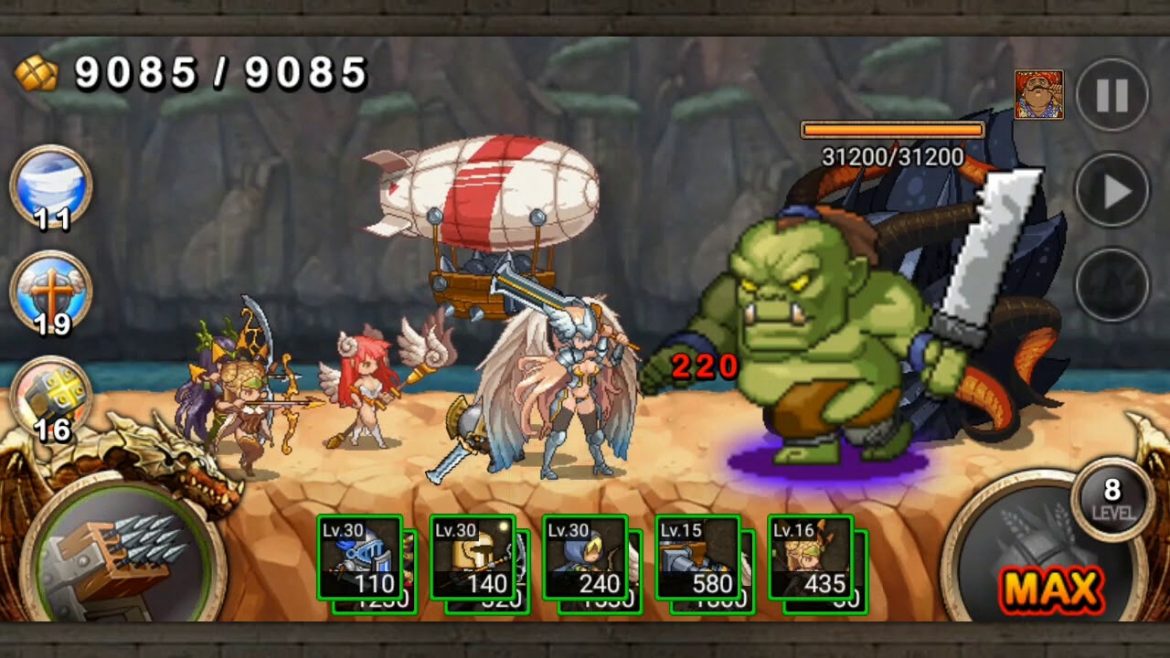1170x658 pixels.
Task: Deploy the golden helmet unit costing 140
Action: pyautogui.click(x=472, y=558)
